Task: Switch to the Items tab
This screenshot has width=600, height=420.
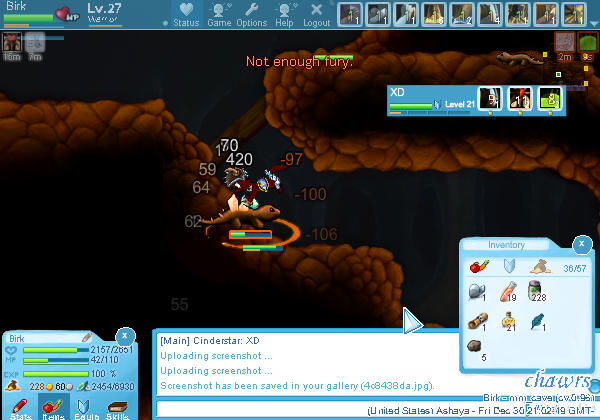Action: [x=50, y=408]
